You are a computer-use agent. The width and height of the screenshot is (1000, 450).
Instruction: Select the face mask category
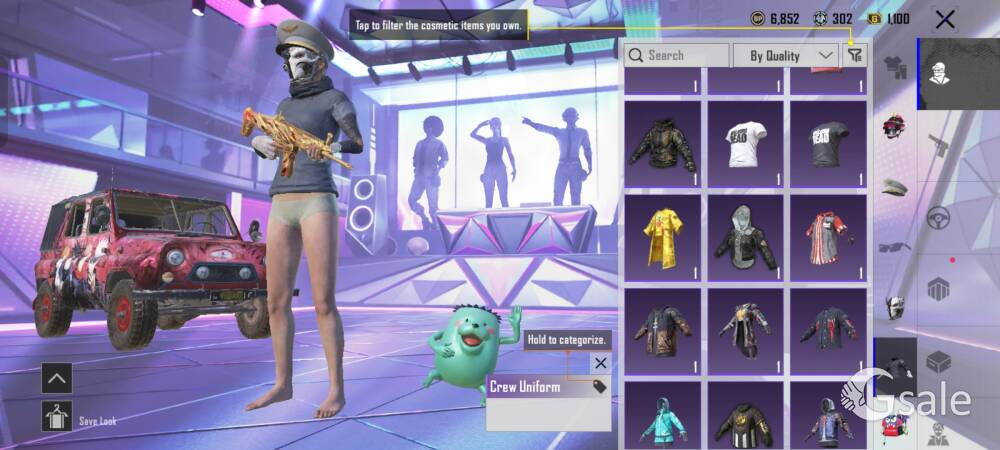click(x=894, y=307)
